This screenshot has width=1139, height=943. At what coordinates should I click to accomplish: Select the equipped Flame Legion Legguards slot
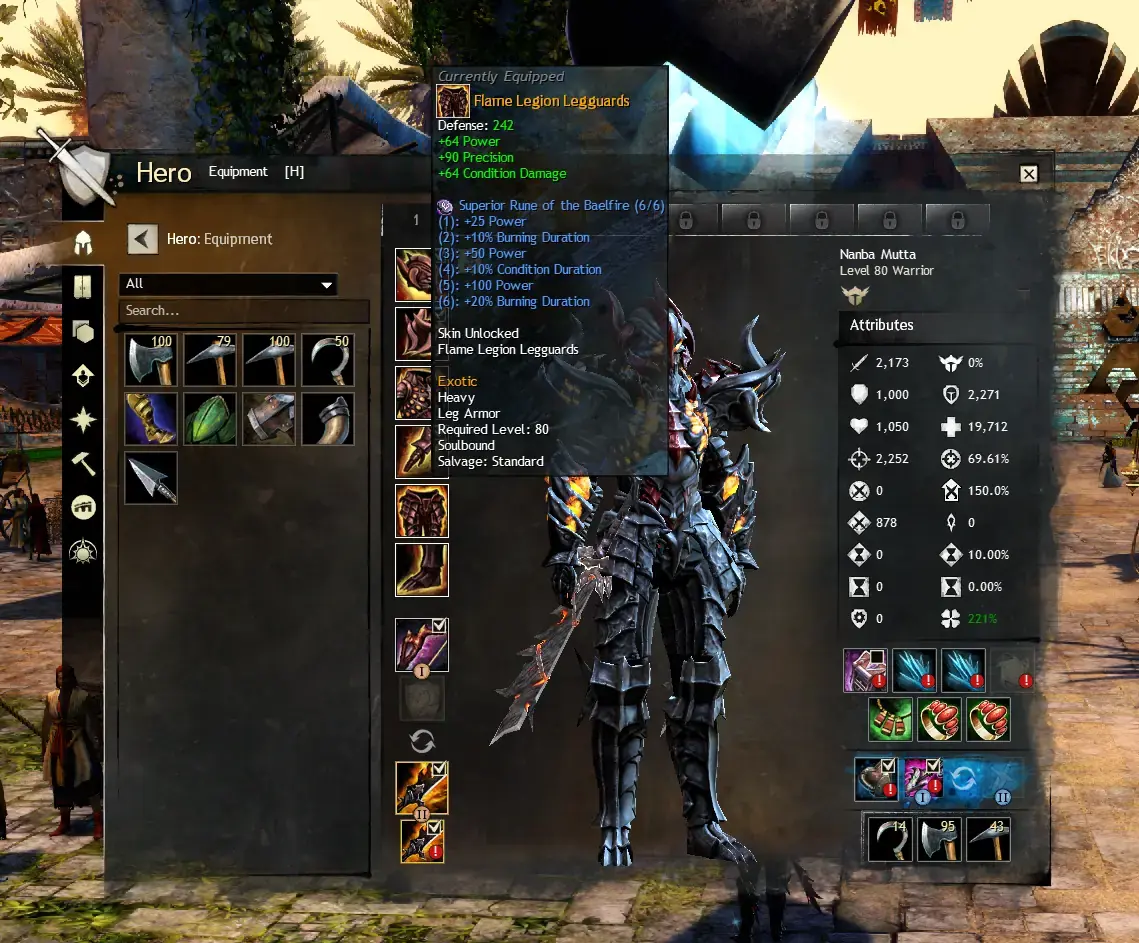point(422,511)
